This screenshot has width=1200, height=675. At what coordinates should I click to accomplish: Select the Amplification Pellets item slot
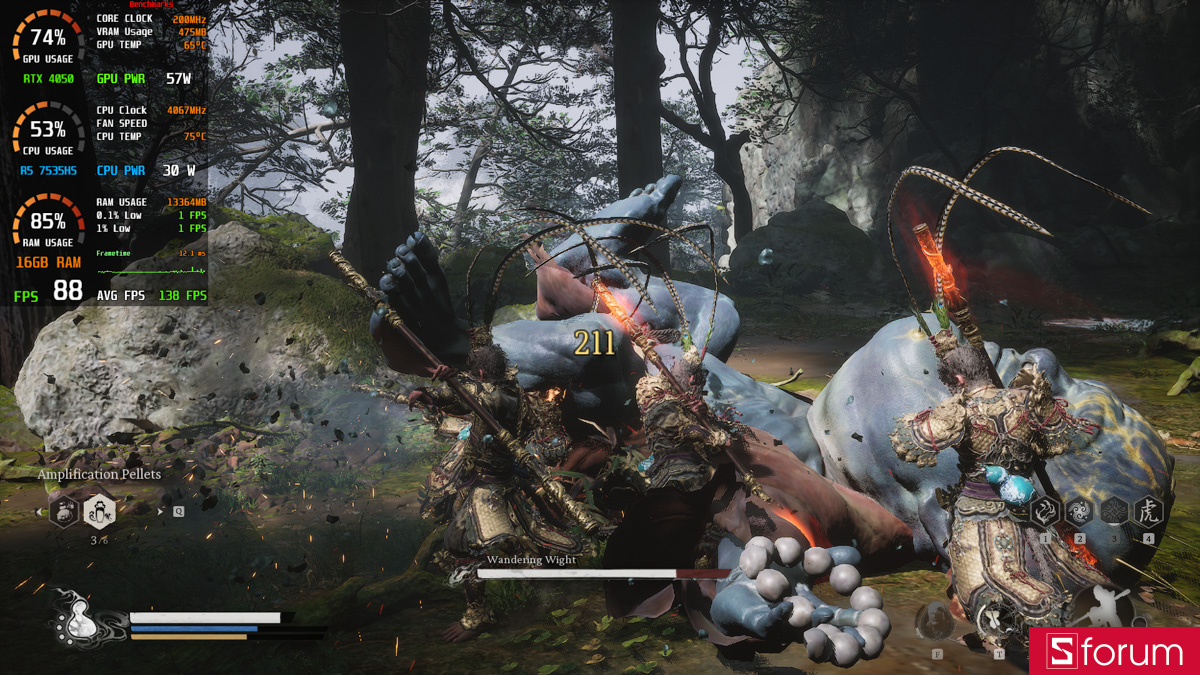[x=99, y=512]
